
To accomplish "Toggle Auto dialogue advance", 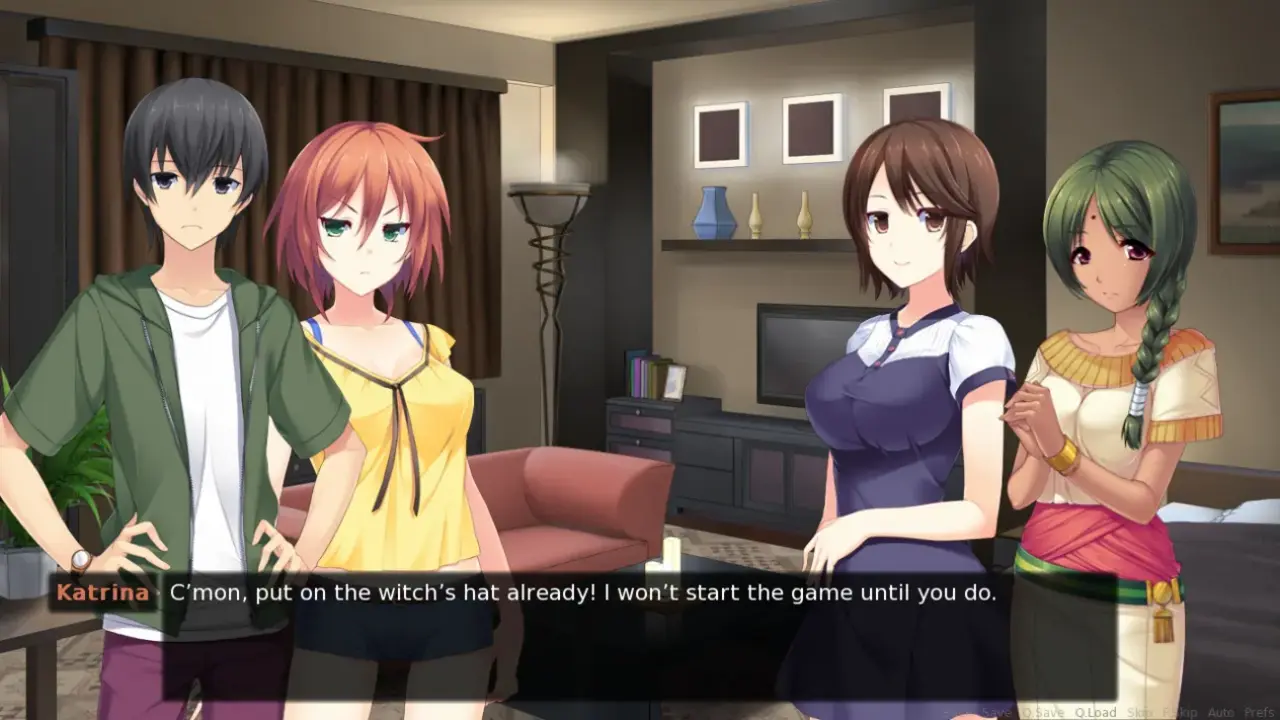I will coord(1220,712).
